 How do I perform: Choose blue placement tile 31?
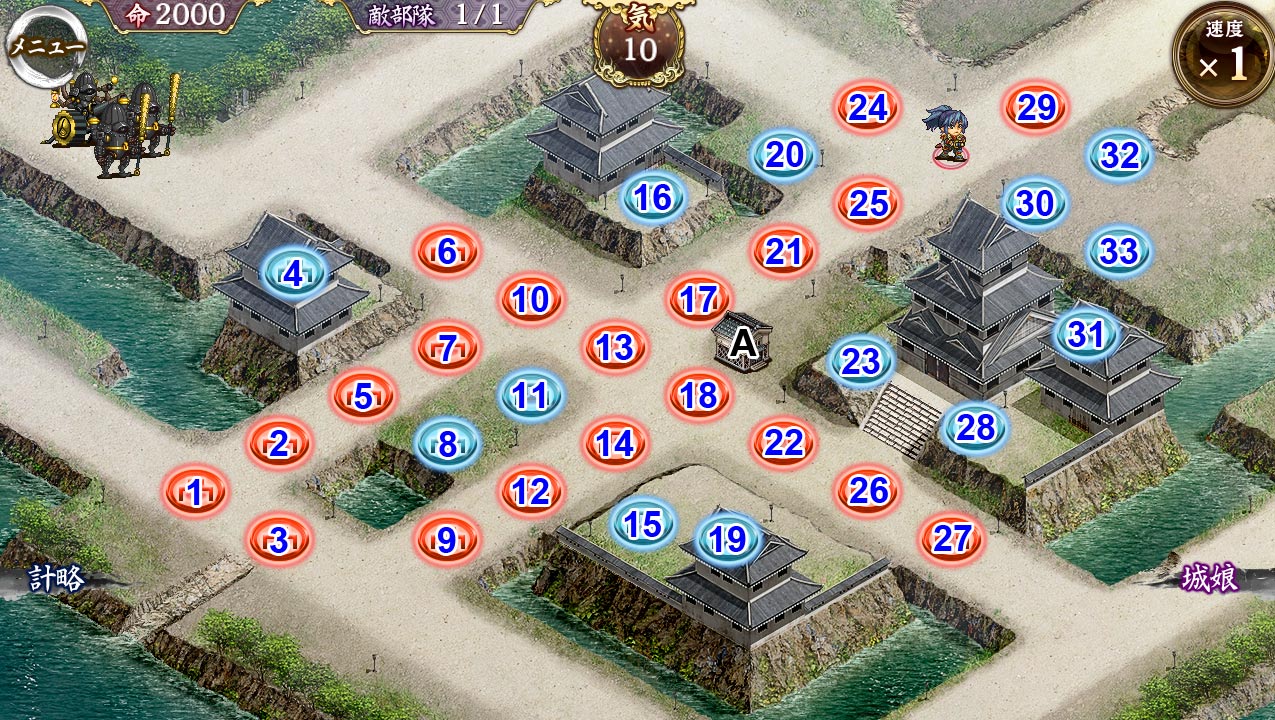click(1086, 334)
